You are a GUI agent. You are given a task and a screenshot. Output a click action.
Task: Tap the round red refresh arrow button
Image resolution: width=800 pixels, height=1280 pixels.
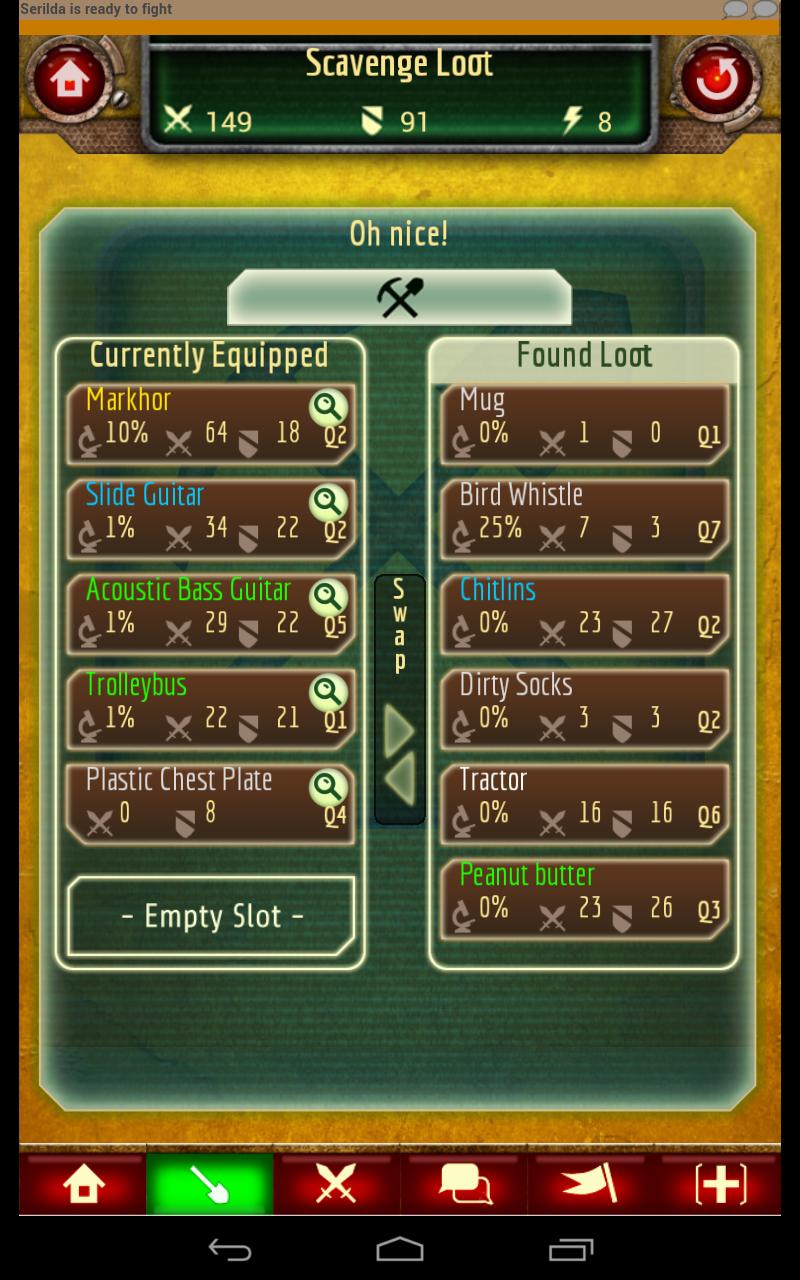pyautogui.click(x=716, y=81)
